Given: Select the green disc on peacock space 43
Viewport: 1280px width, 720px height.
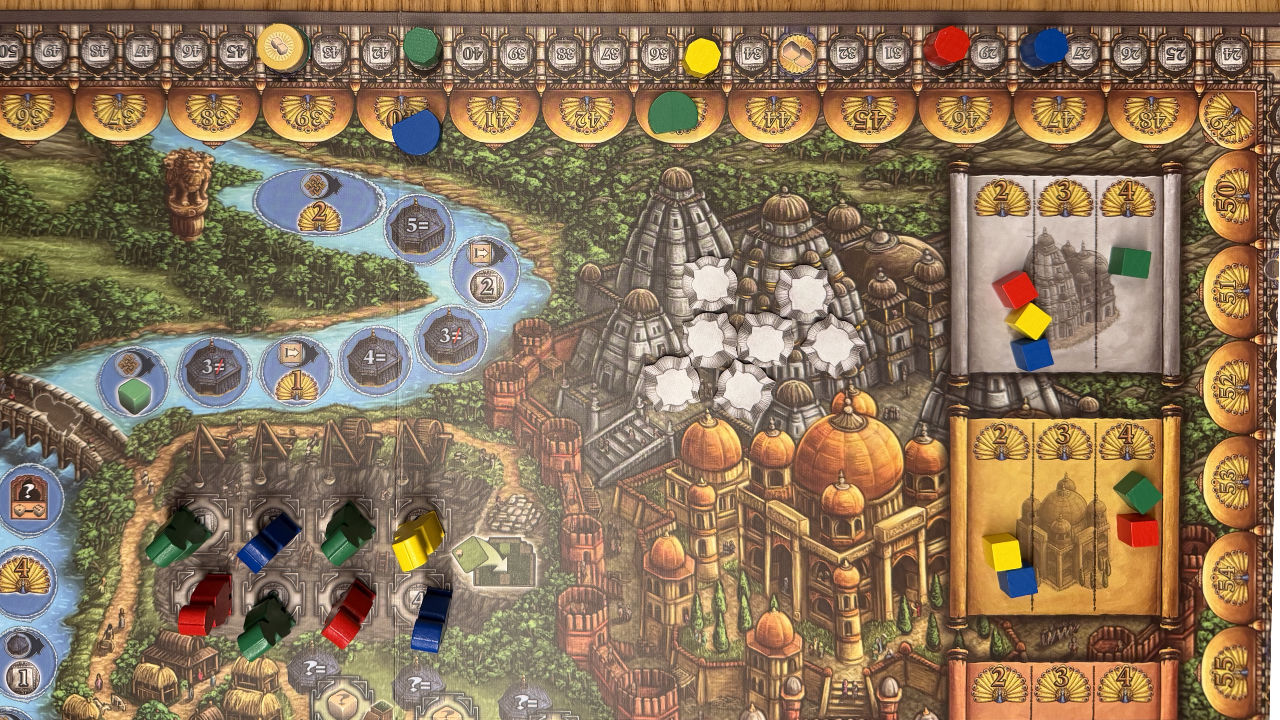Looking at the screenshot, I should pyautogui.click(x=672, y=113).
